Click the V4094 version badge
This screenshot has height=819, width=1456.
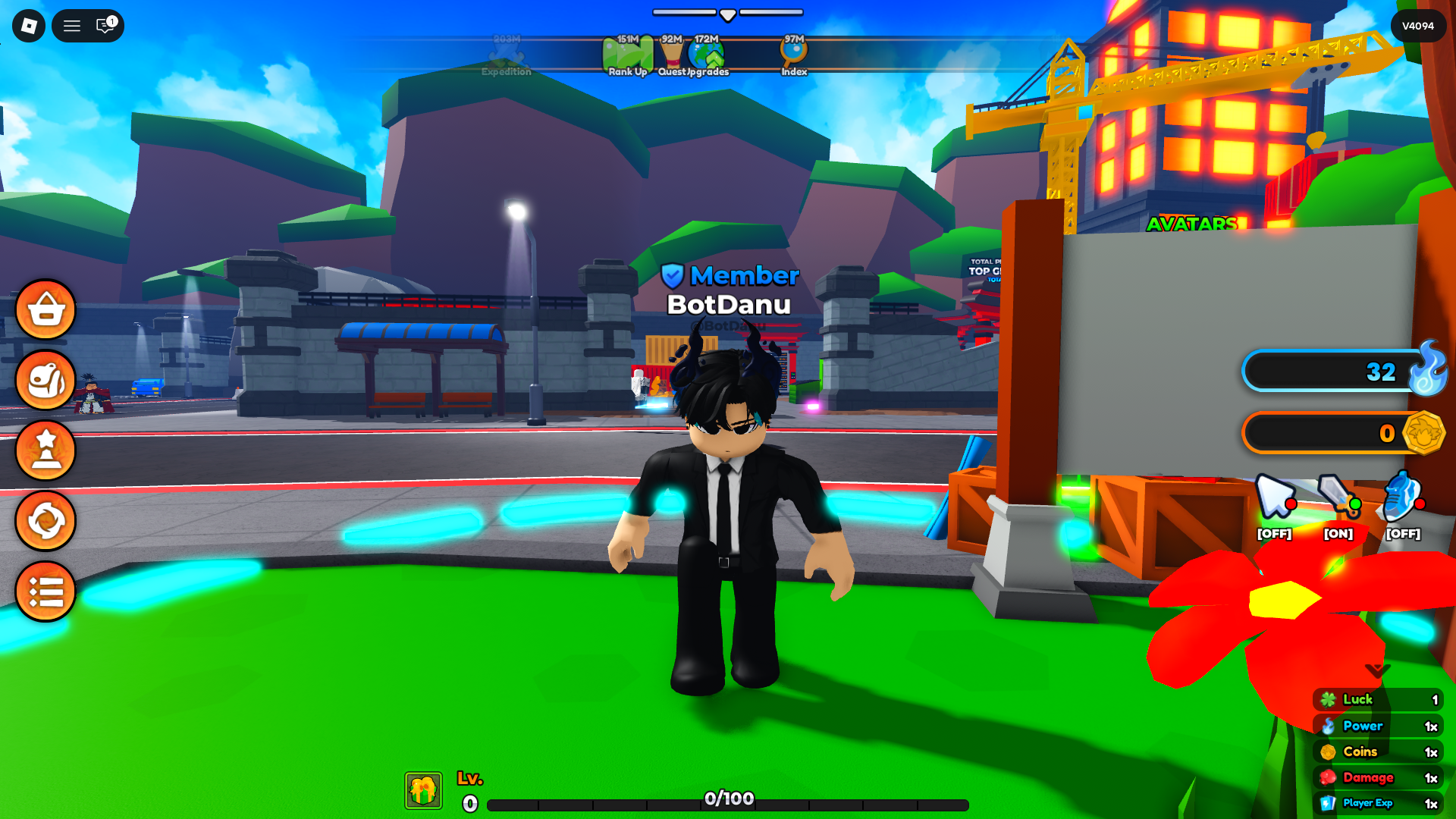pos(1417,25)
